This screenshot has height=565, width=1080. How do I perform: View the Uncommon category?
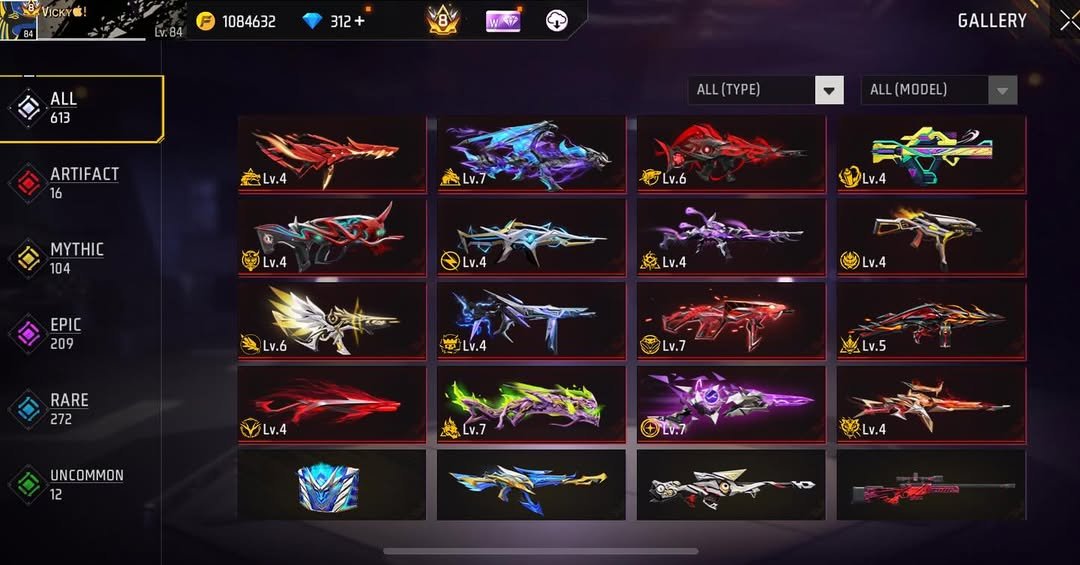click(84, 484)
